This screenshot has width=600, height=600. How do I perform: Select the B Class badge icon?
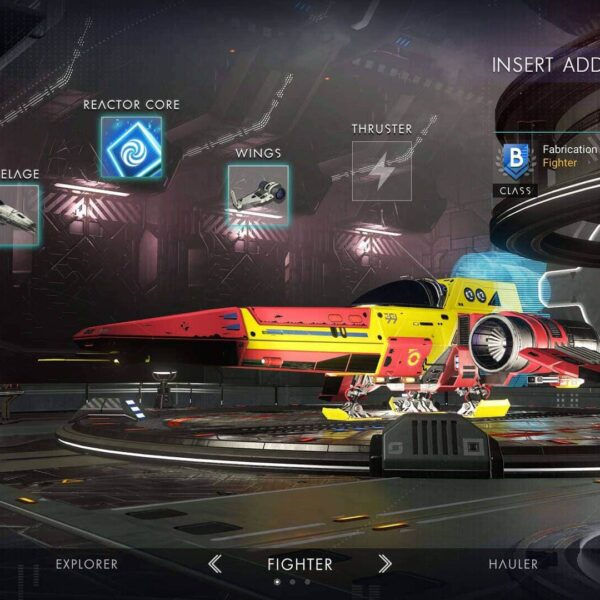pyautogui.click(x=515, y=160)
